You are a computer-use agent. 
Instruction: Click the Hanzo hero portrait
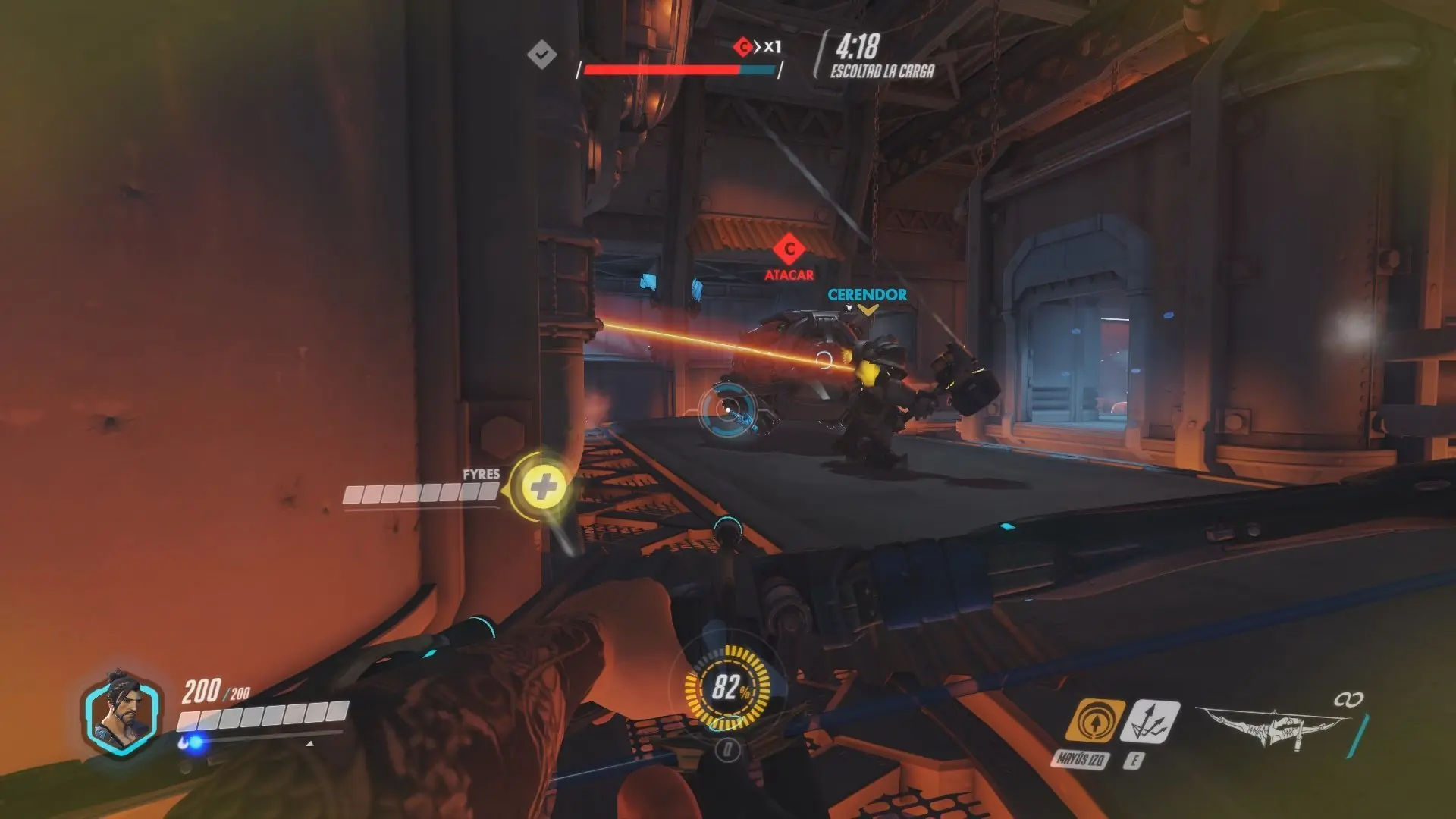(x=121, y=714)
